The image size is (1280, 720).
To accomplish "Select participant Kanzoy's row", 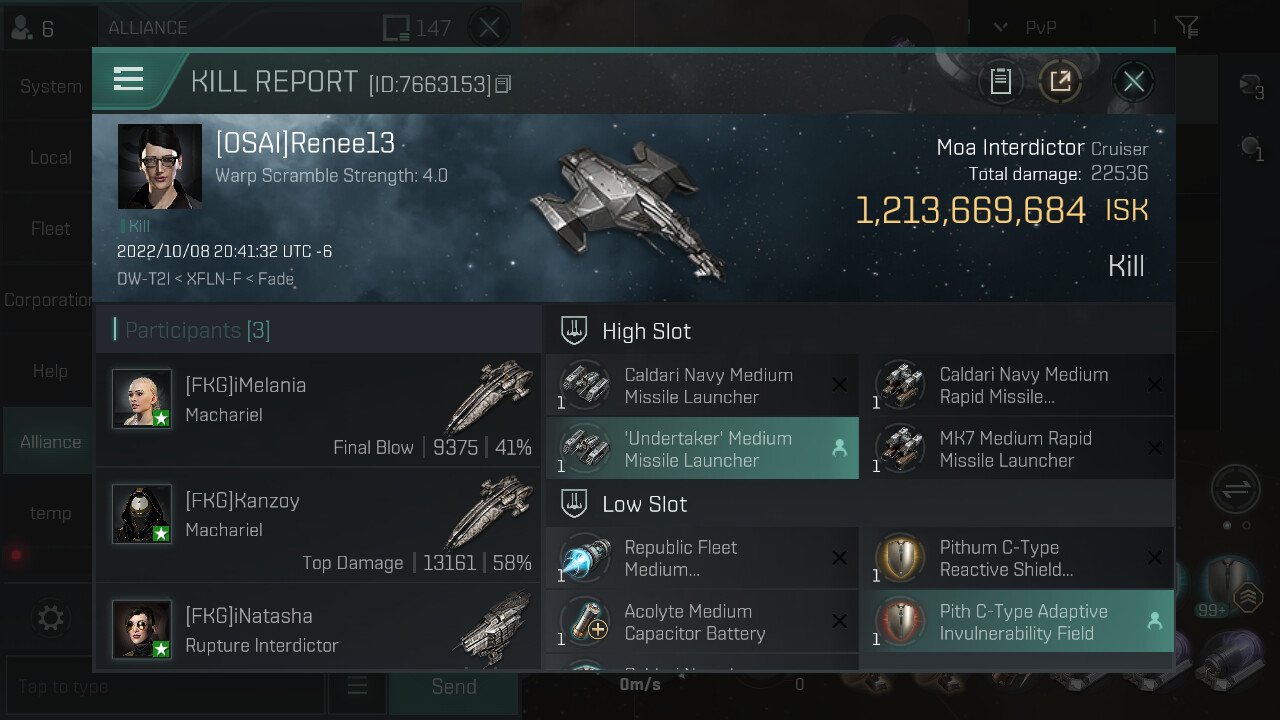I will coord(318,525).
